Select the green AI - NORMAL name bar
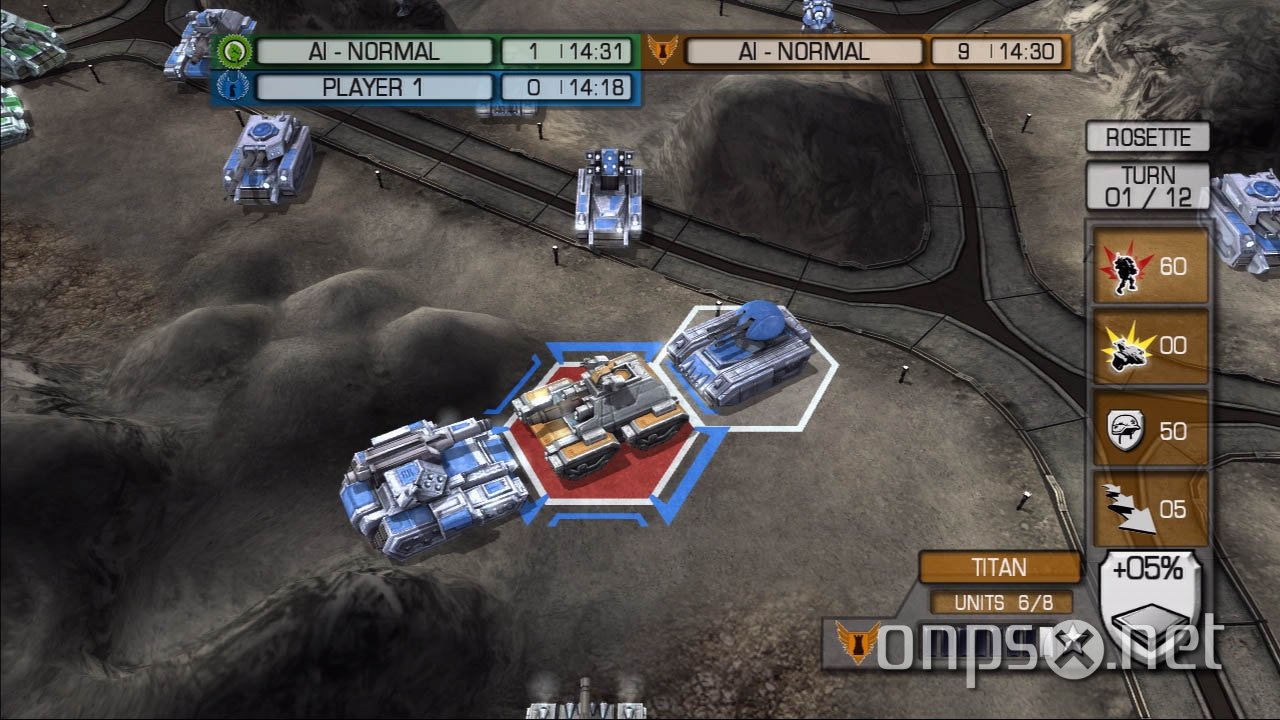This screenshot has height=720, width=1280. (x=375, y=50)
